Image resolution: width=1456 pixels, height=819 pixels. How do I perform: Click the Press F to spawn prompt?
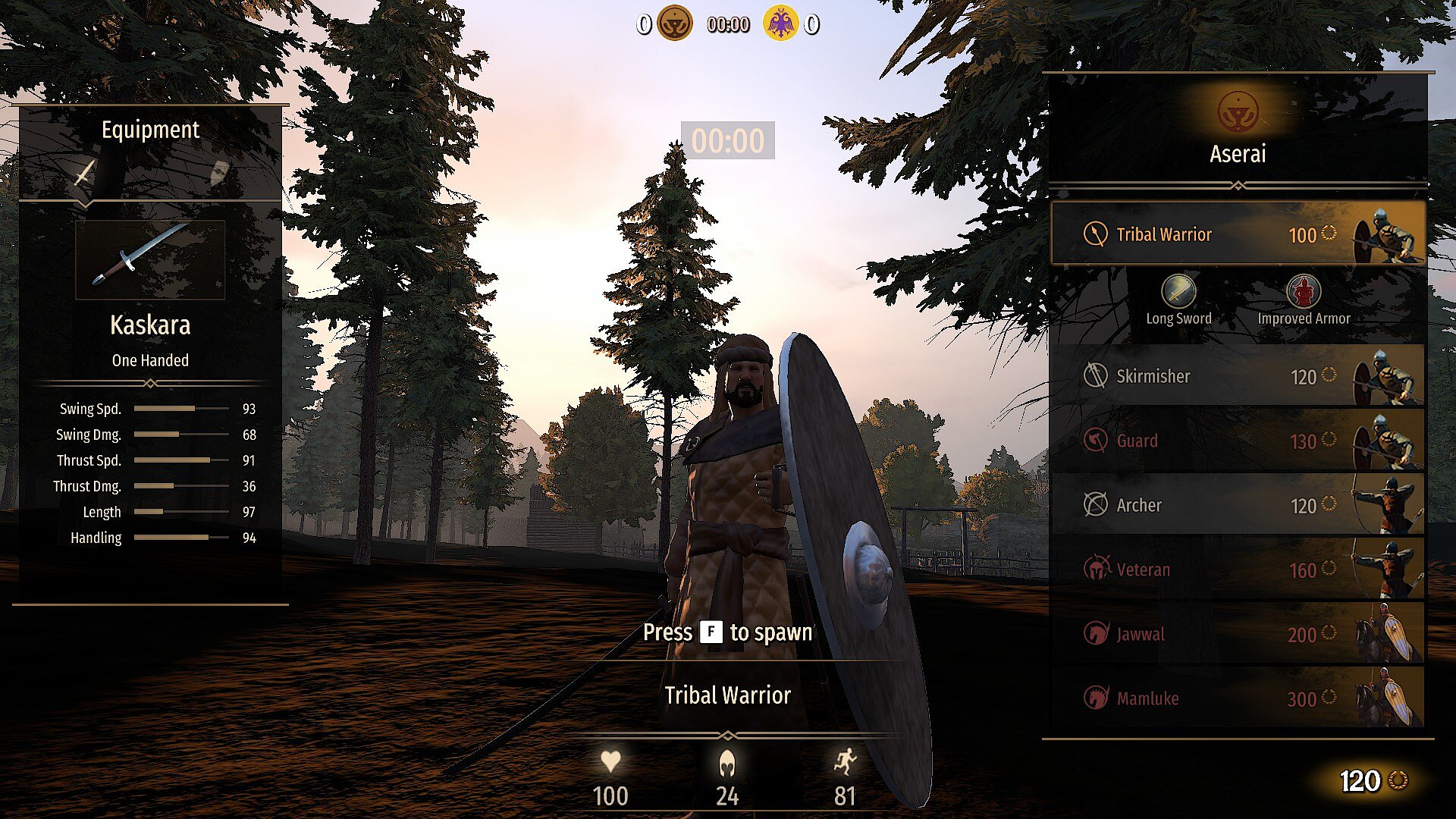click(x=728, y=632)
